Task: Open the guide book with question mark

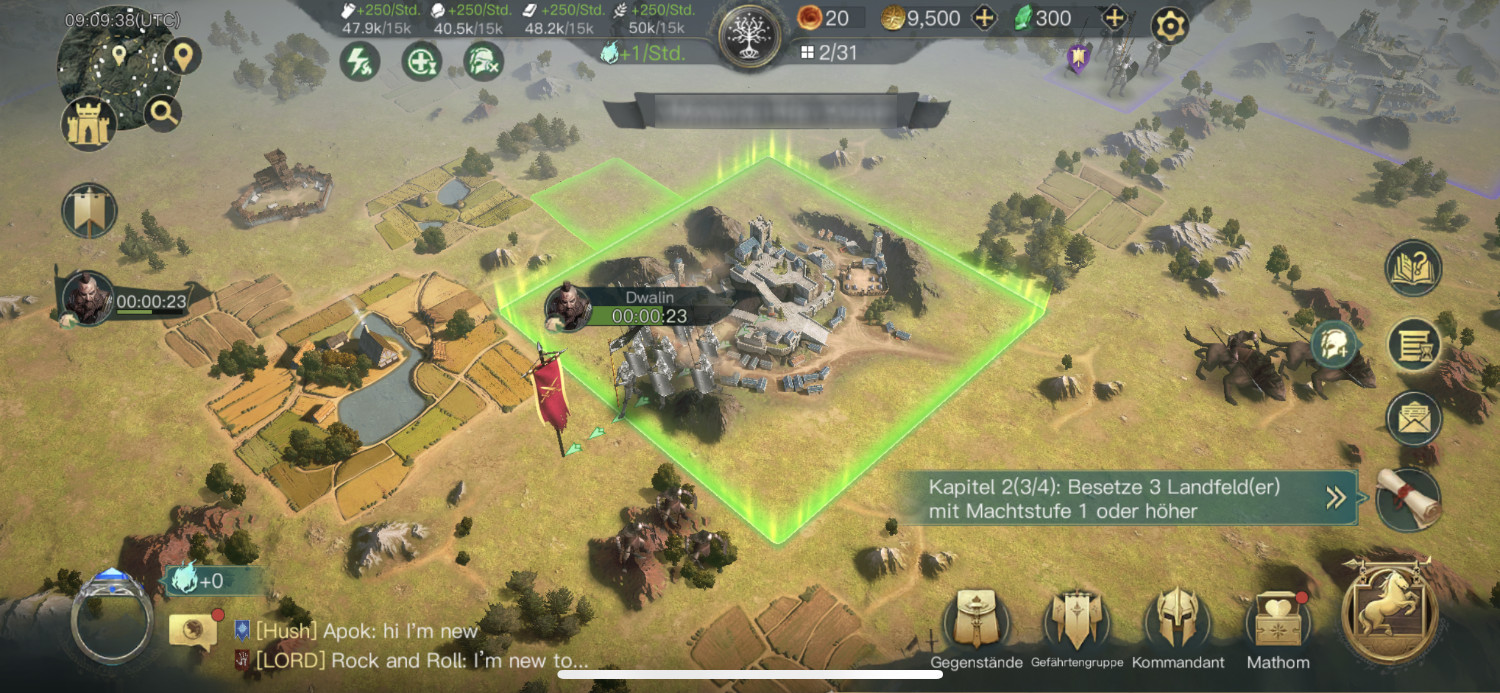Action: [1413, 268]
